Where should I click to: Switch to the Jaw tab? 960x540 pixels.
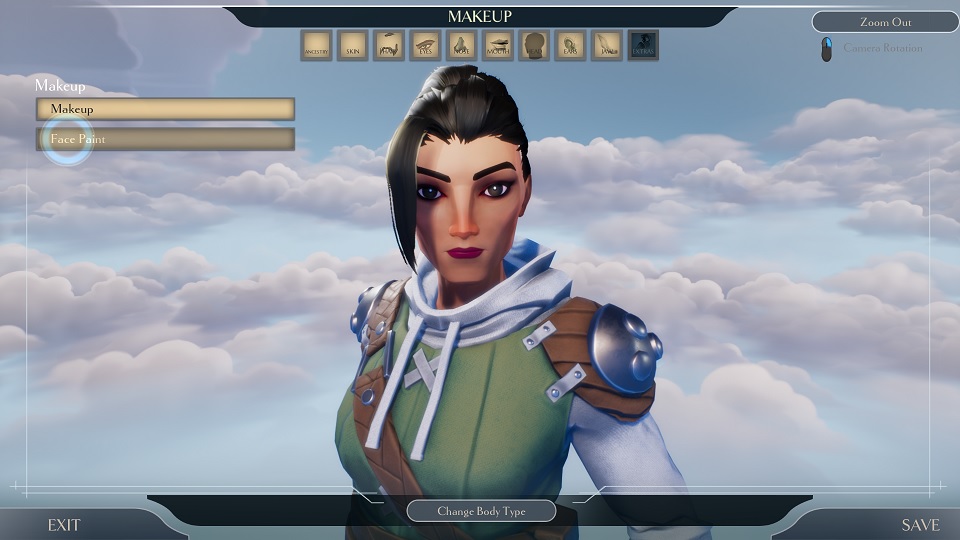point(606,45)
